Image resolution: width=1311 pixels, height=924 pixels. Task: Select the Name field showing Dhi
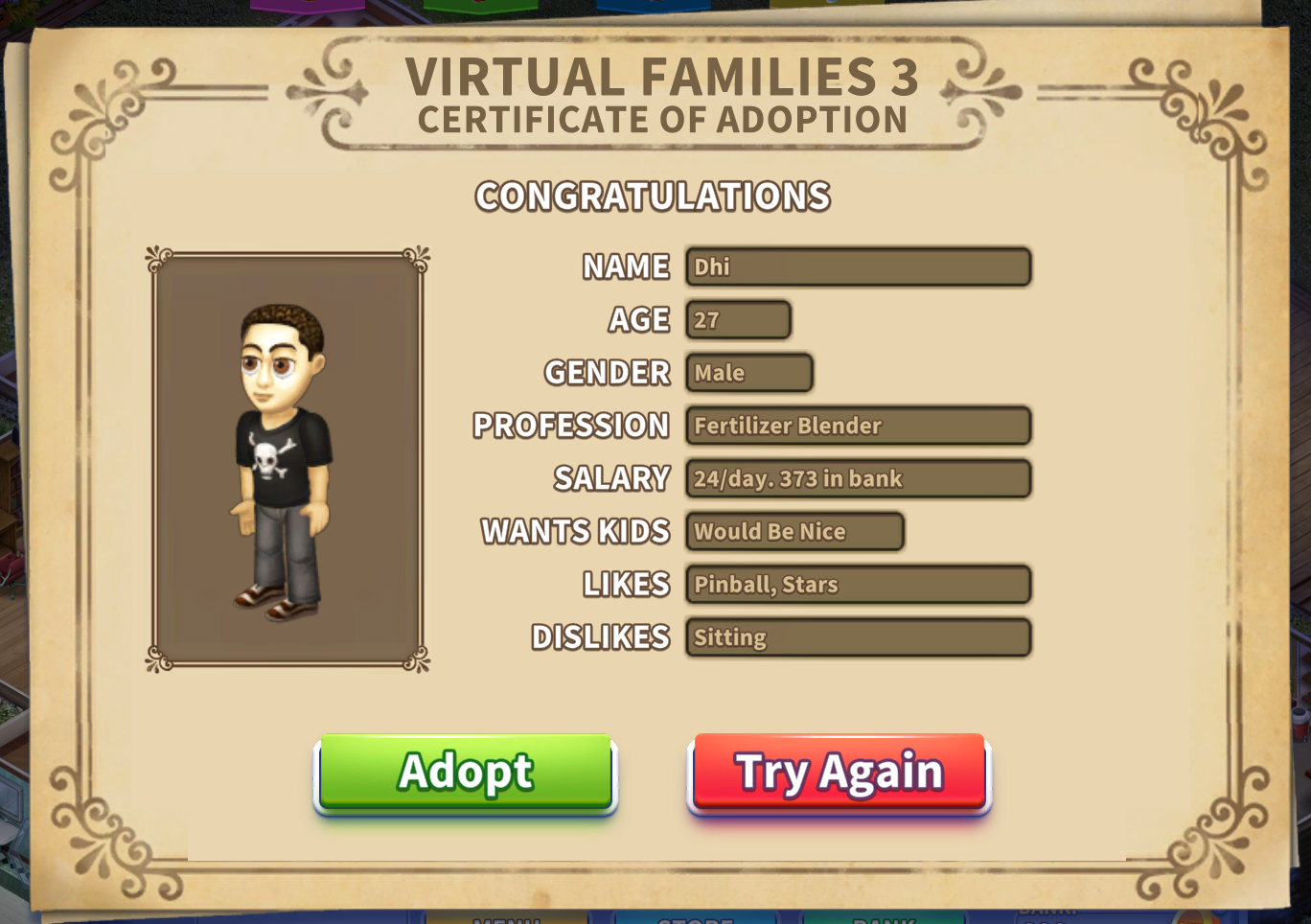(858, 266)
